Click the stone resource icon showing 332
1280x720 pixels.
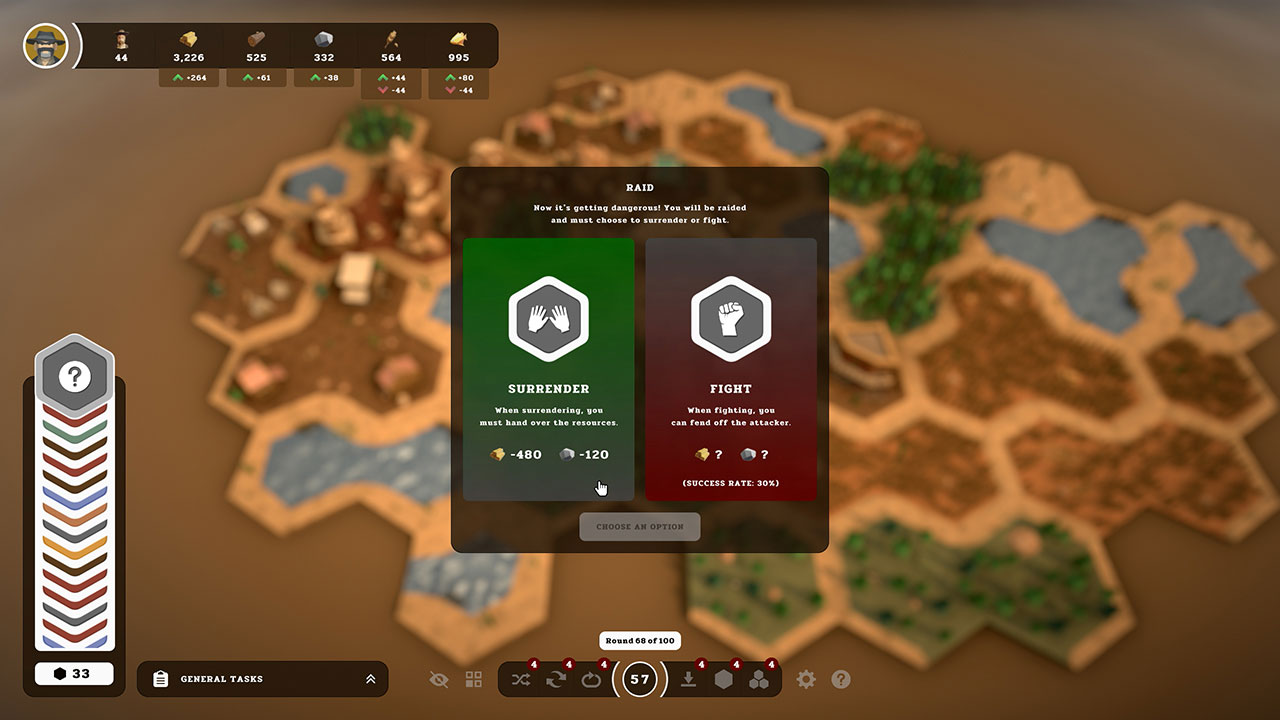[324, 45]
